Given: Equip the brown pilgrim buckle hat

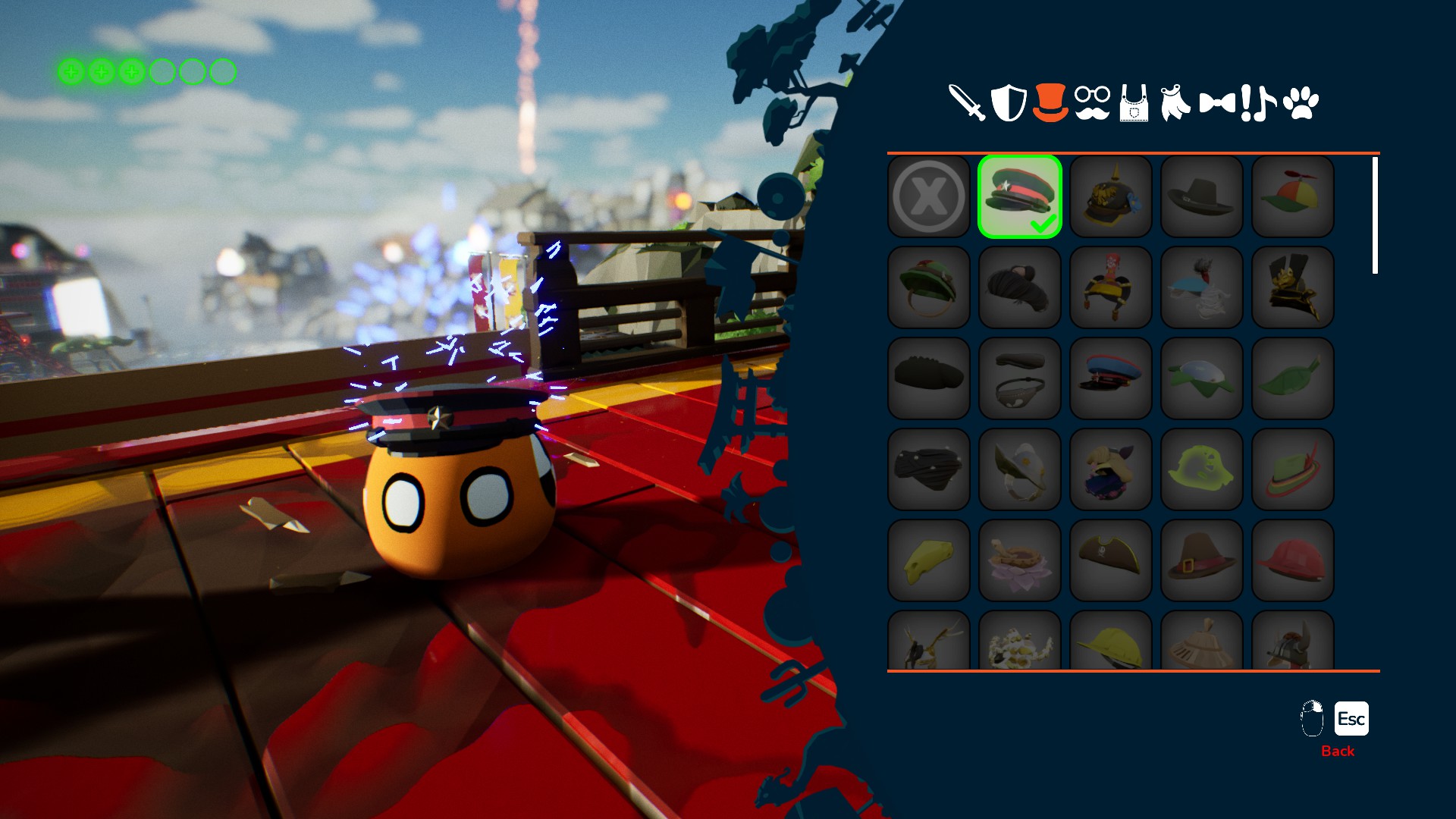Looking at the screenshot, I should [x=1202, y=560].
